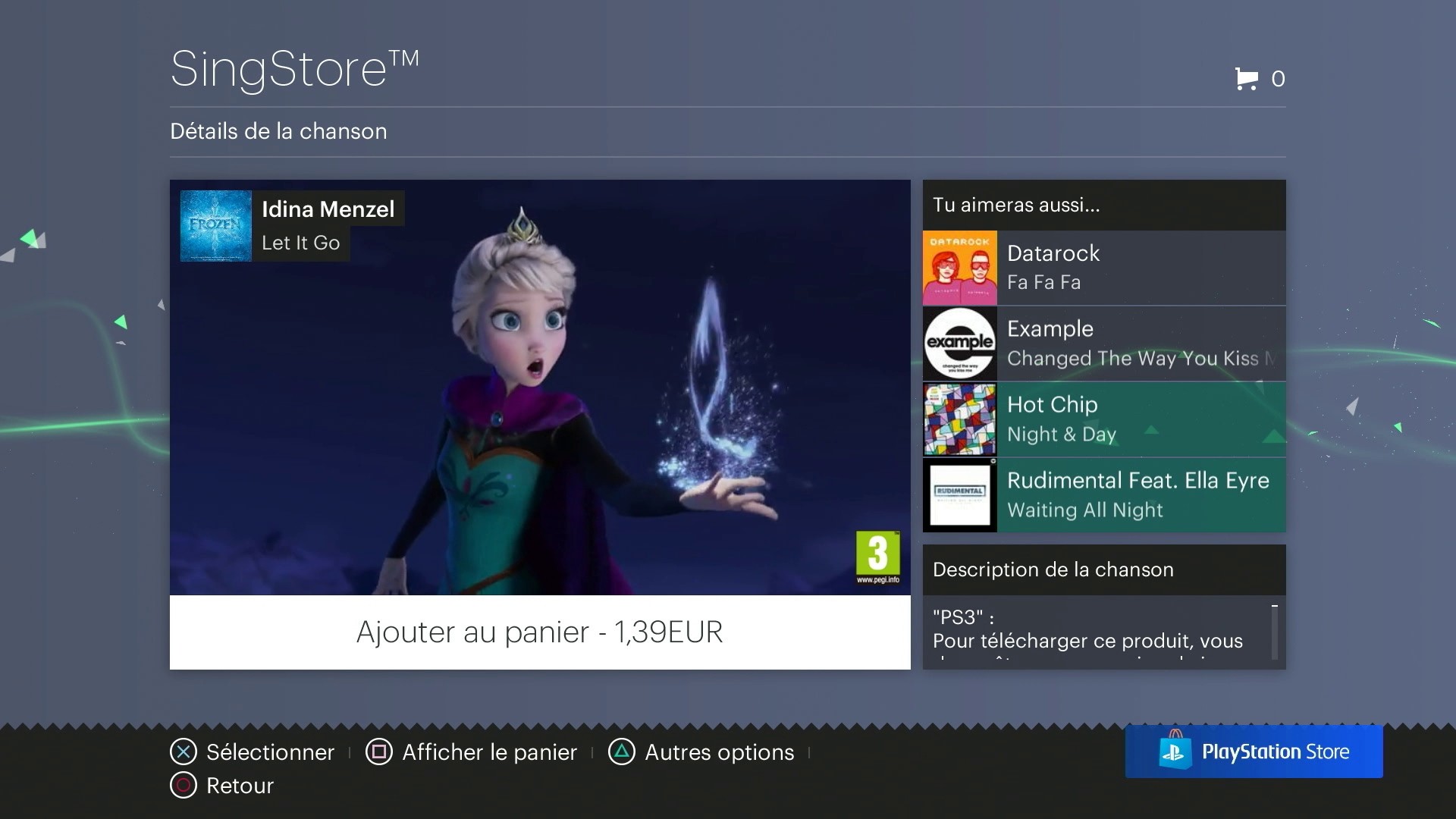Open the Détails de la chanson section

coord(278,130)
